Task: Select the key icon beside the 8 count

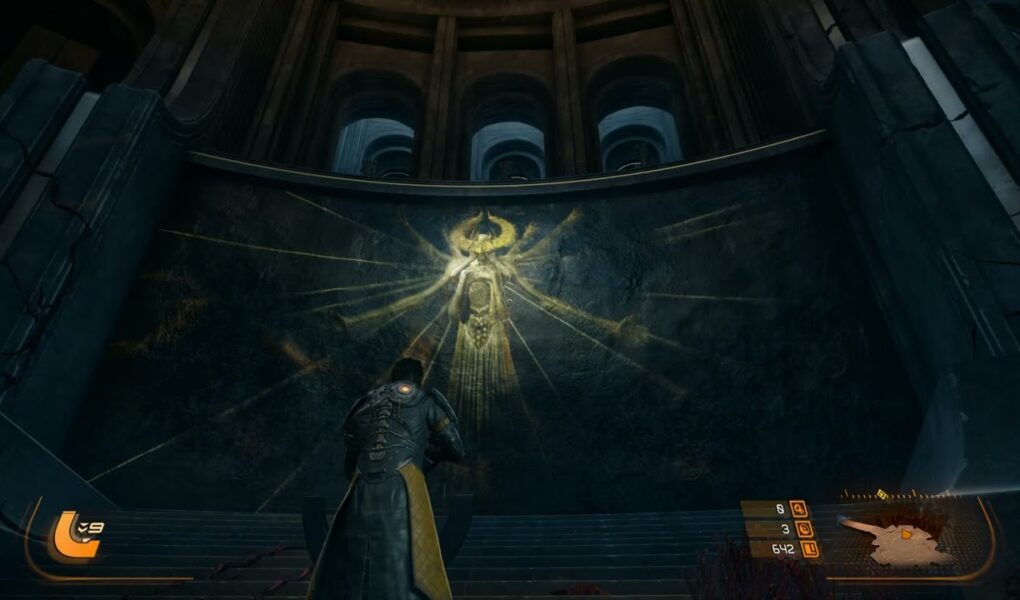Action: [798, 509]
